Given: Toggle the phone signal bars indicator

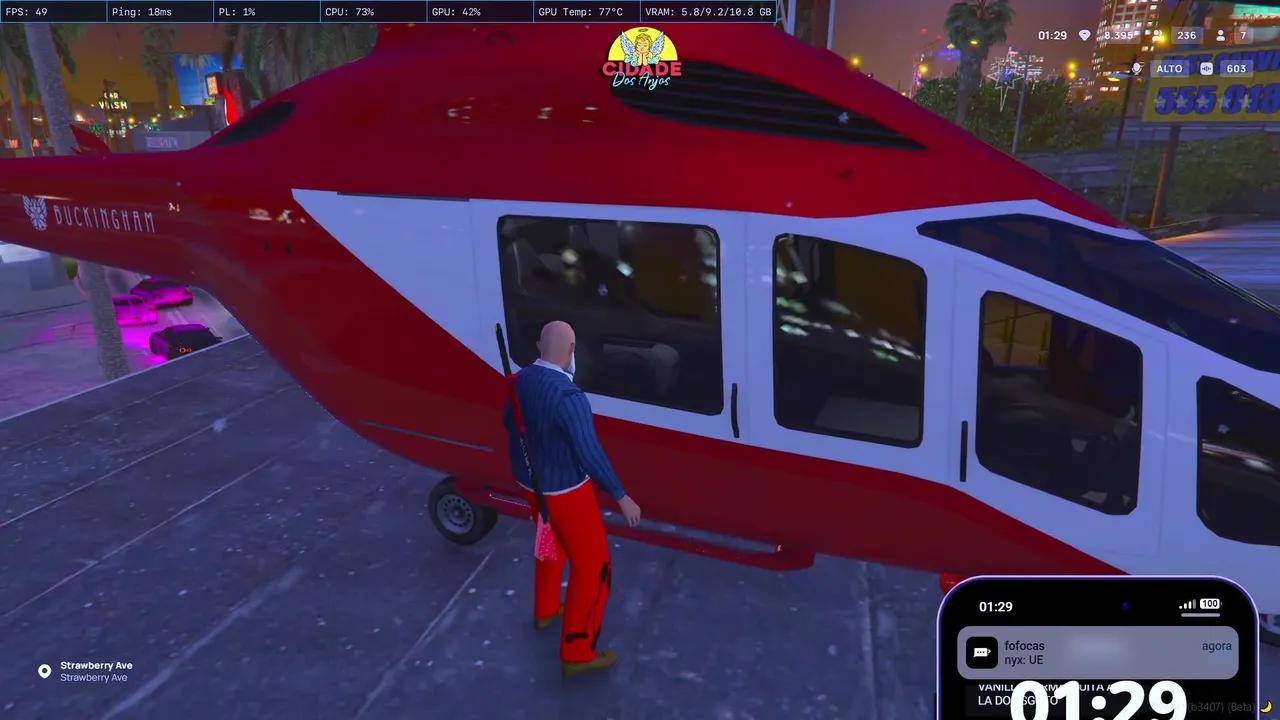Looking at the screenshot, I should pos(1187,605).
